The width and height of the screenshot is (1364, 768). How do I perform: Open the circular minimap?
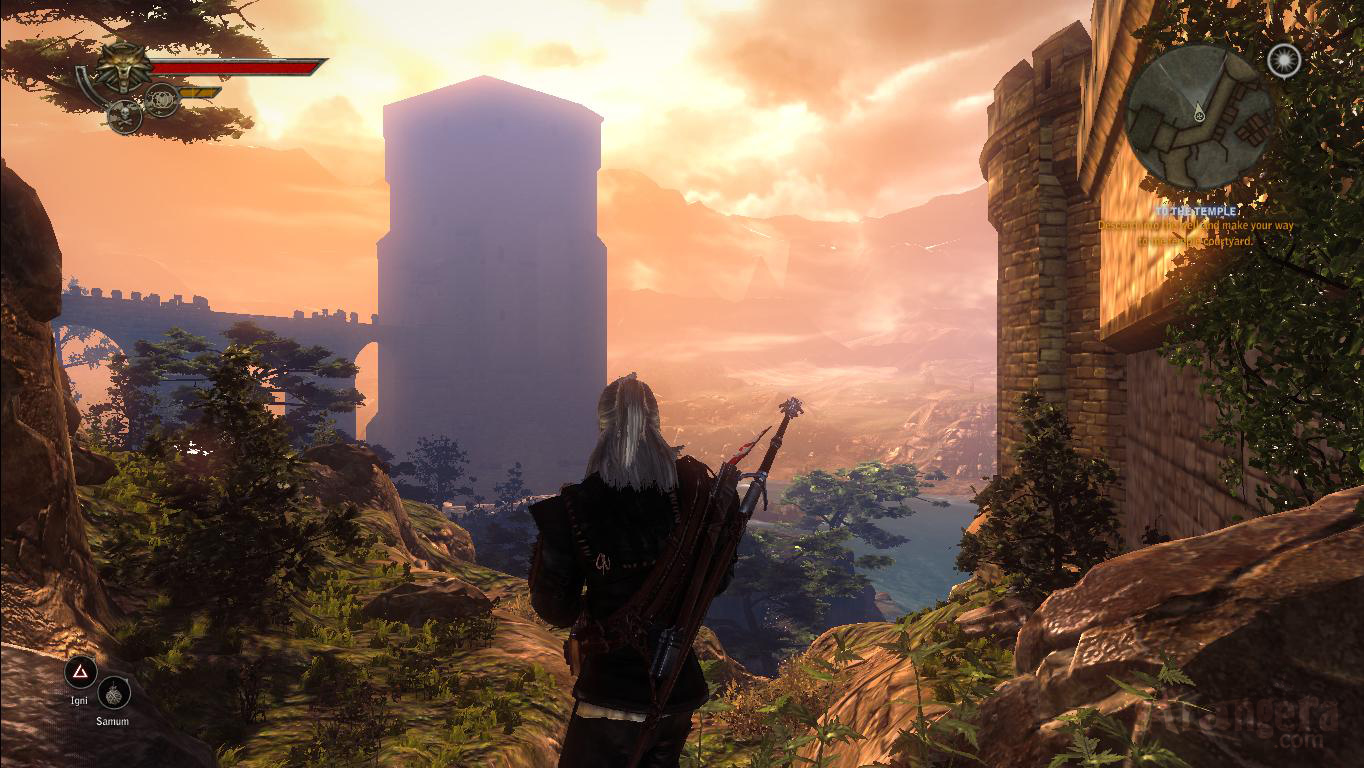pos(1197,117)
